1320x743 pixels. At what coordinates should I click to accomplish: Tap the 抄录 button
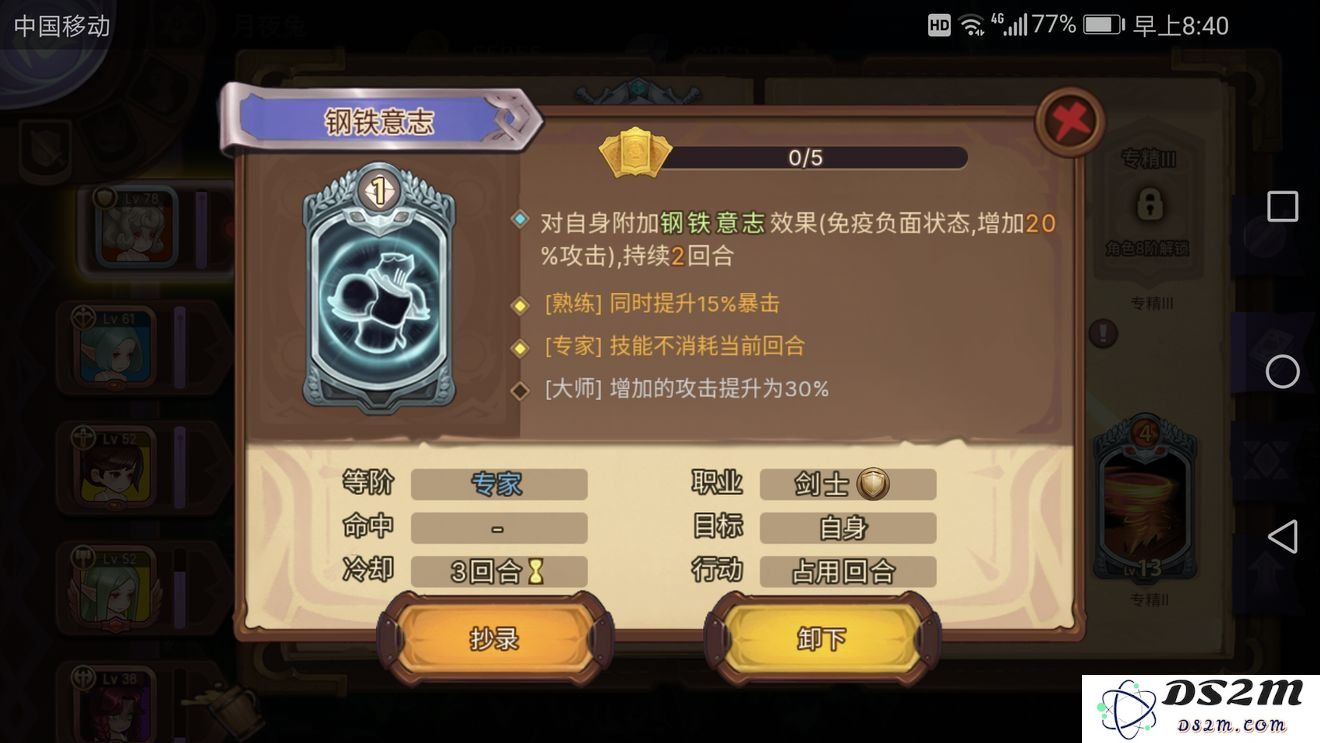click(x=495, y=638)
